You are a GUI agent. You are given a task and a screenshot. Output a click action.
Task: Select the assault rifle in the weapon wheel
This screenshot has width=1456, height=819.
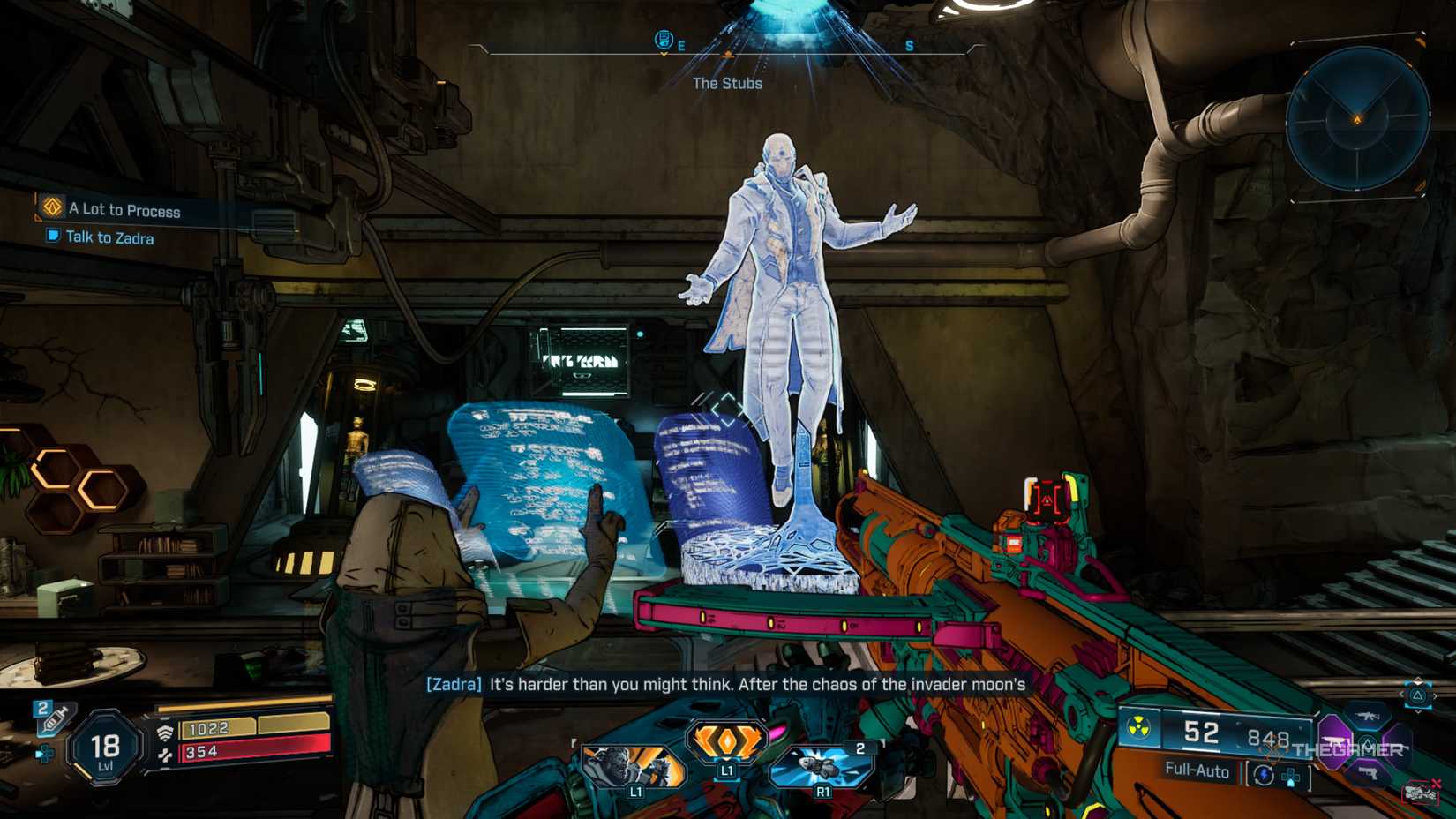(1368, 718)
